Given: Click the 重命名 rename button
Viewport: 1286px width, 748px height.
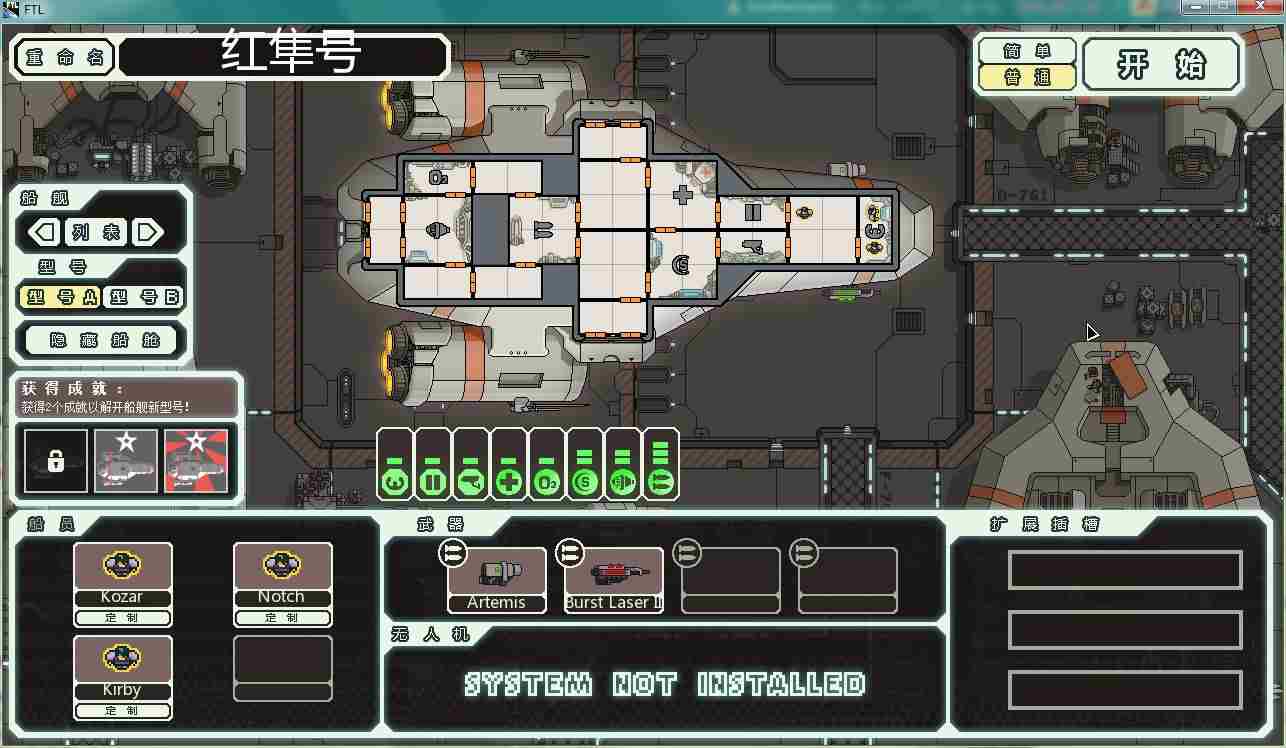Looking at the screenshot, I should pyautogui.click(x=64, y=57).
